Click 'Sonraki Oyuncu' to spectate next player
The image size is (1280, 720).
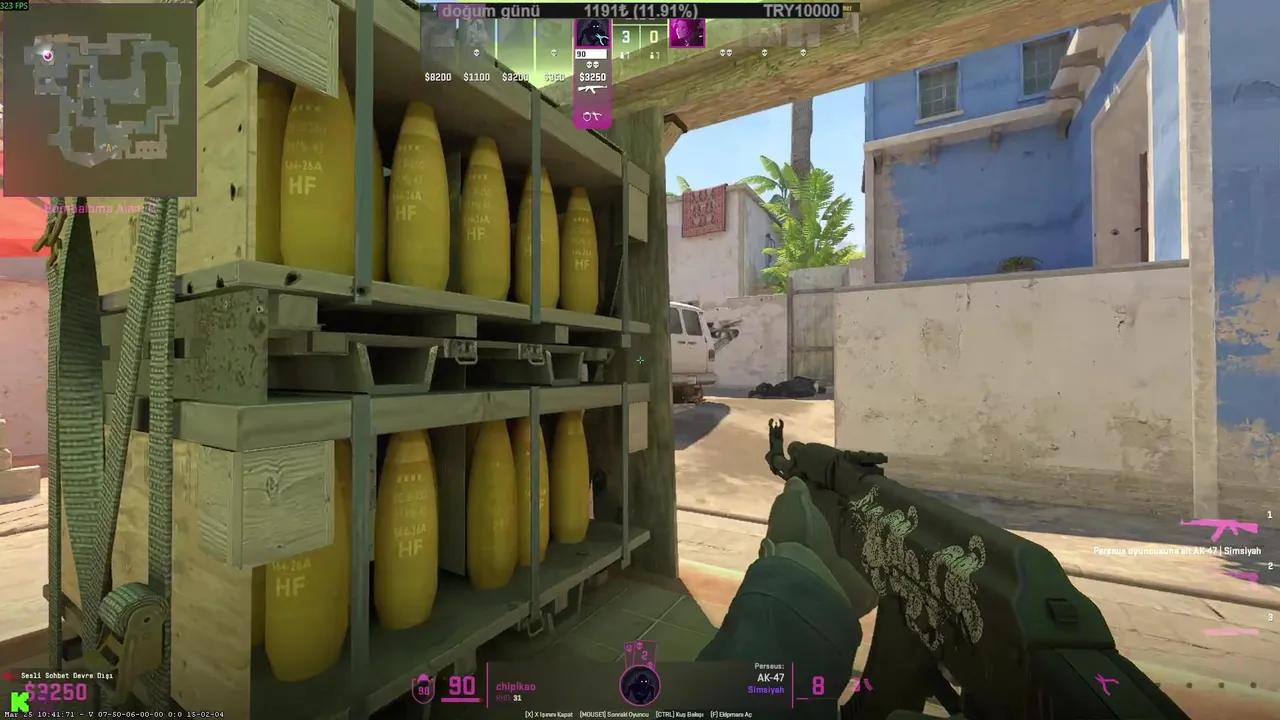[613, 714]
